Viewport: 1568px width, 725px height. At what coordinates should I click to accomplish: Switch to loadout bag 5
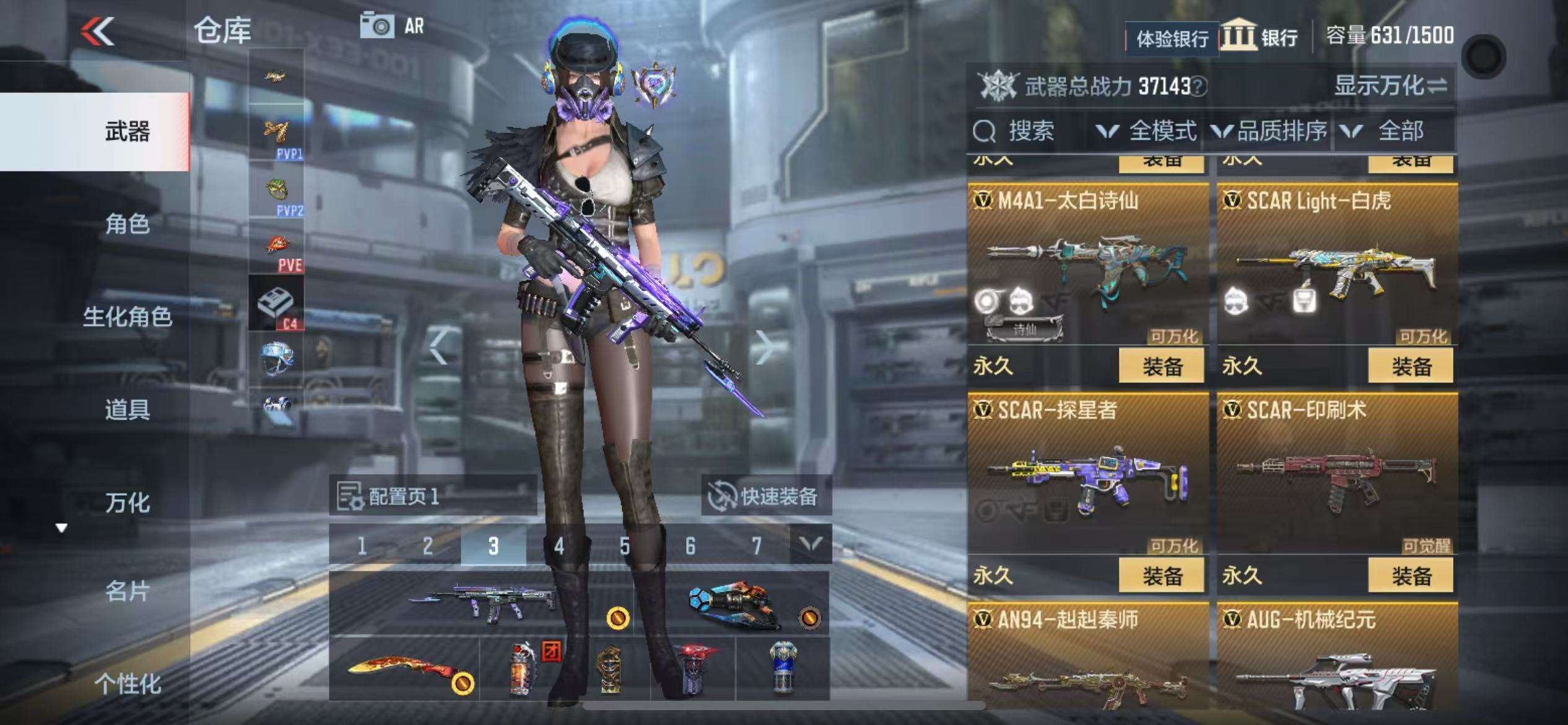pos(624,546)
